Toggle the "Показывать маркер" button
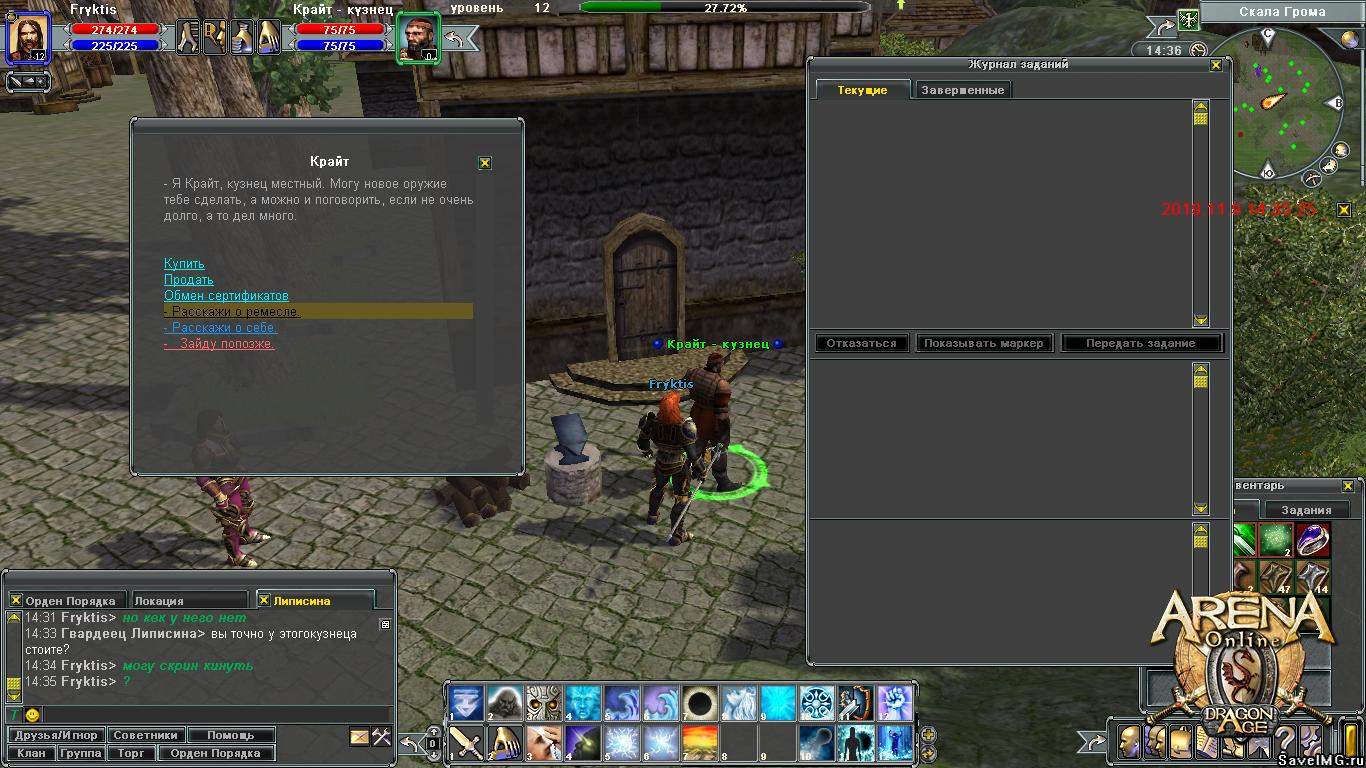This screenshot has height=768, width=1366. tap(983, 343)
